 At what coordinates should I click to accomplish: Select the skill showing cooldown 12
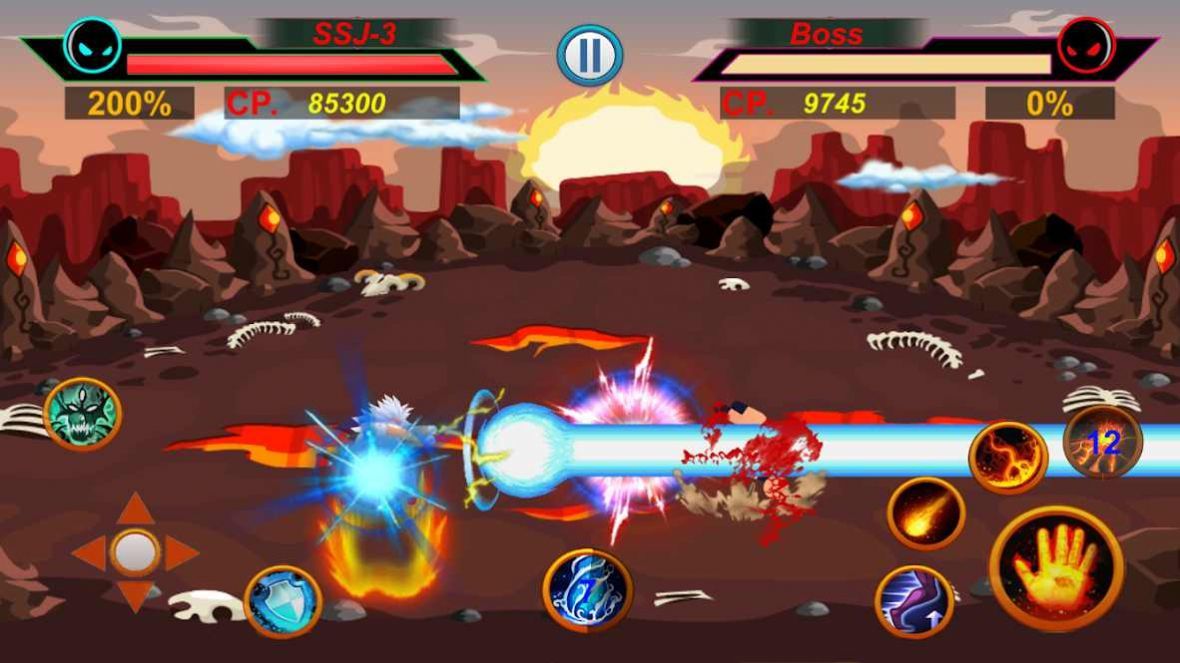(1102, 441)
